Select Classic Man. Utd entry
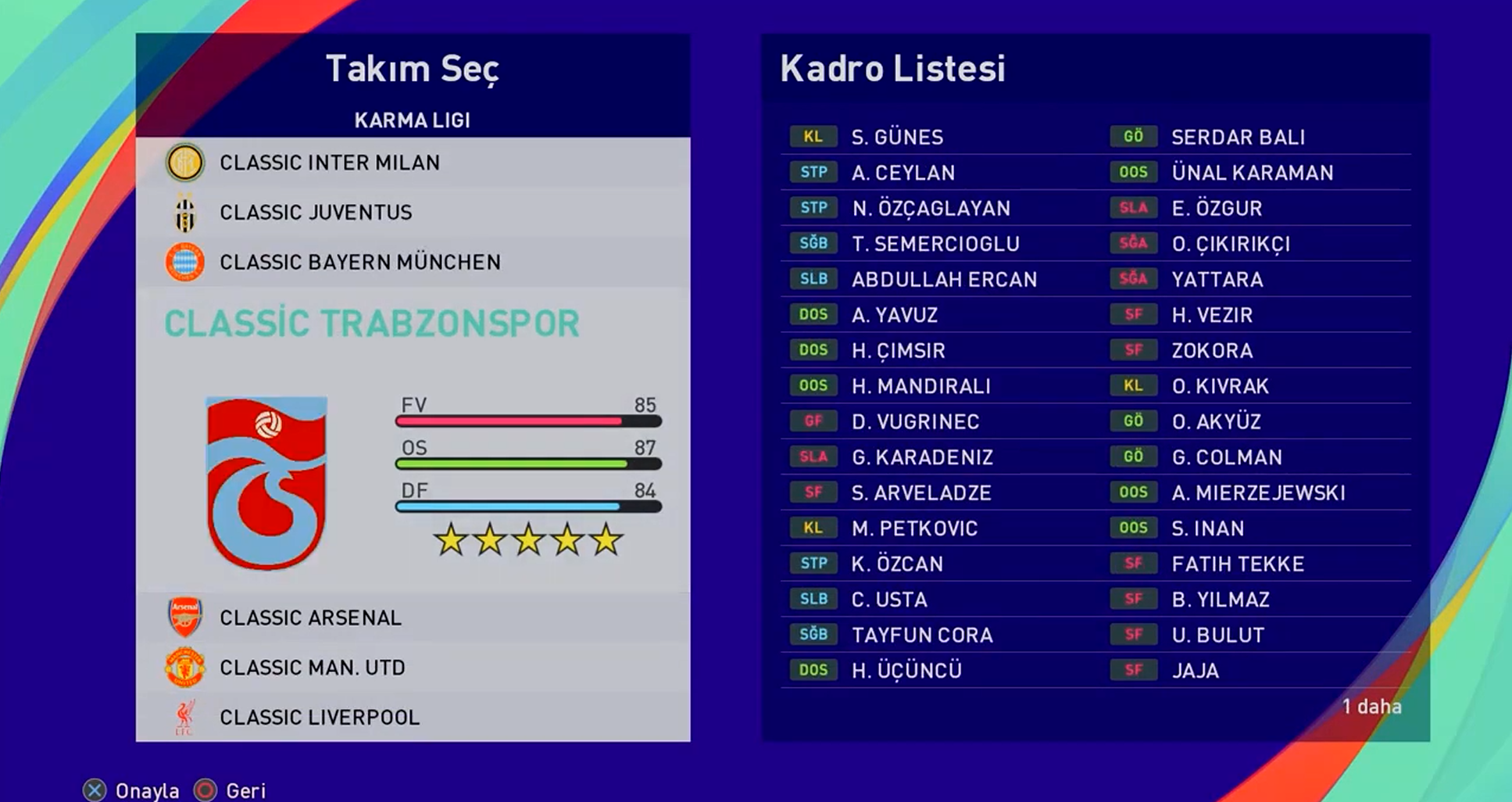Viewport: 1512px width, 802px height. pyautogui.click(x=312, y=668)
